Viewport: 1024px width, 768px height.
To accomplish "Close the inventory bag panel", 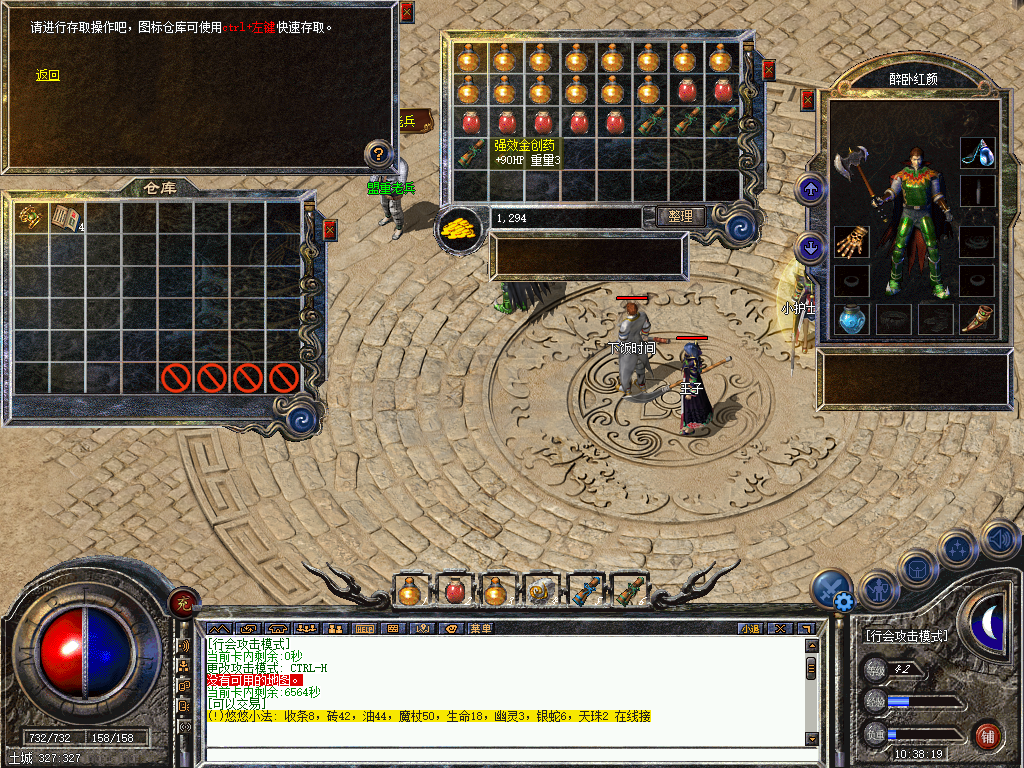I will pos(768,70).
